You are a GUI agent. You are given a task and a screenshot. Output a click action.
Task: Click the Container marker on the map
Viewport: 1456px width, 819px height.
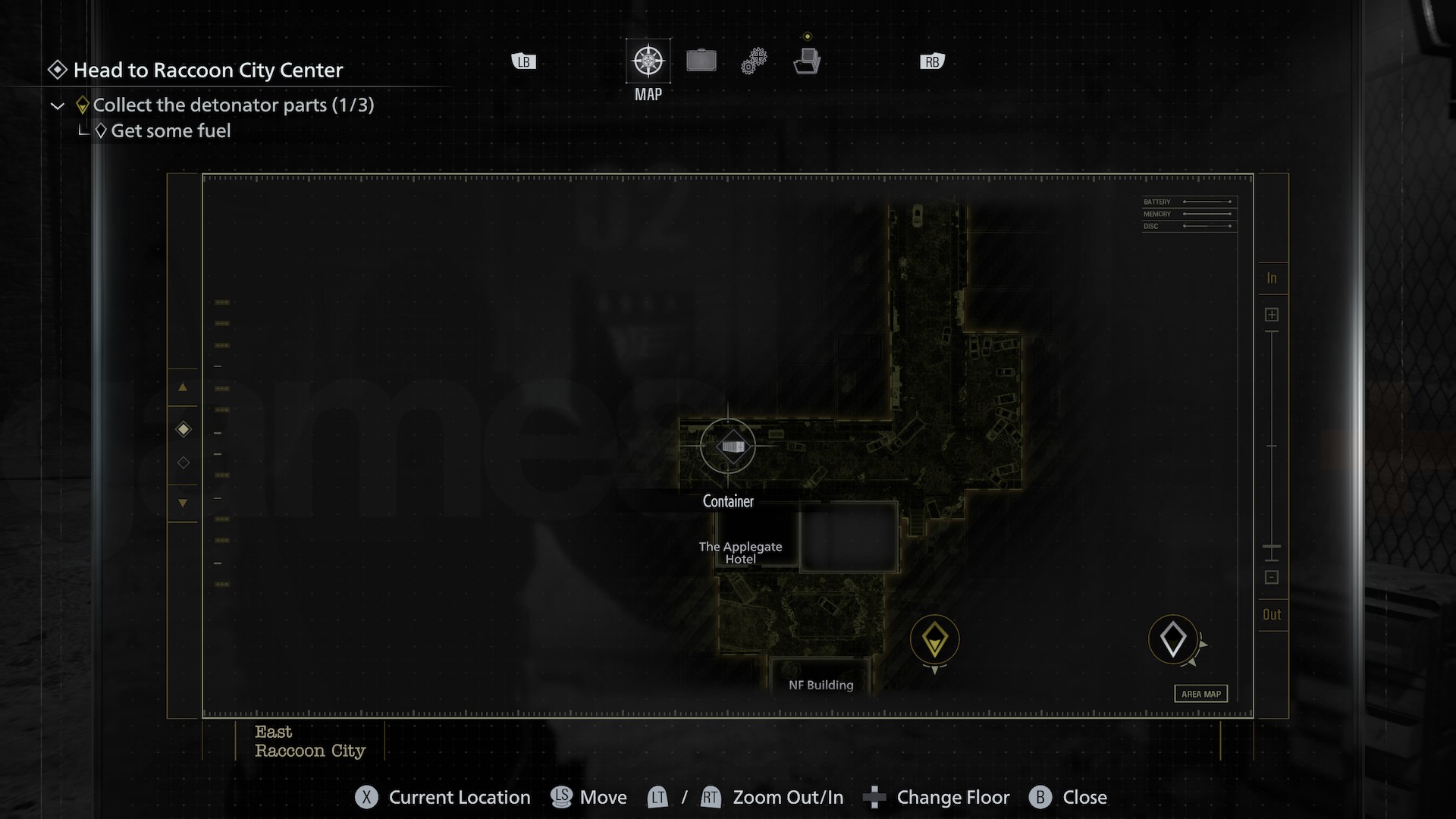tap(728, 446)
